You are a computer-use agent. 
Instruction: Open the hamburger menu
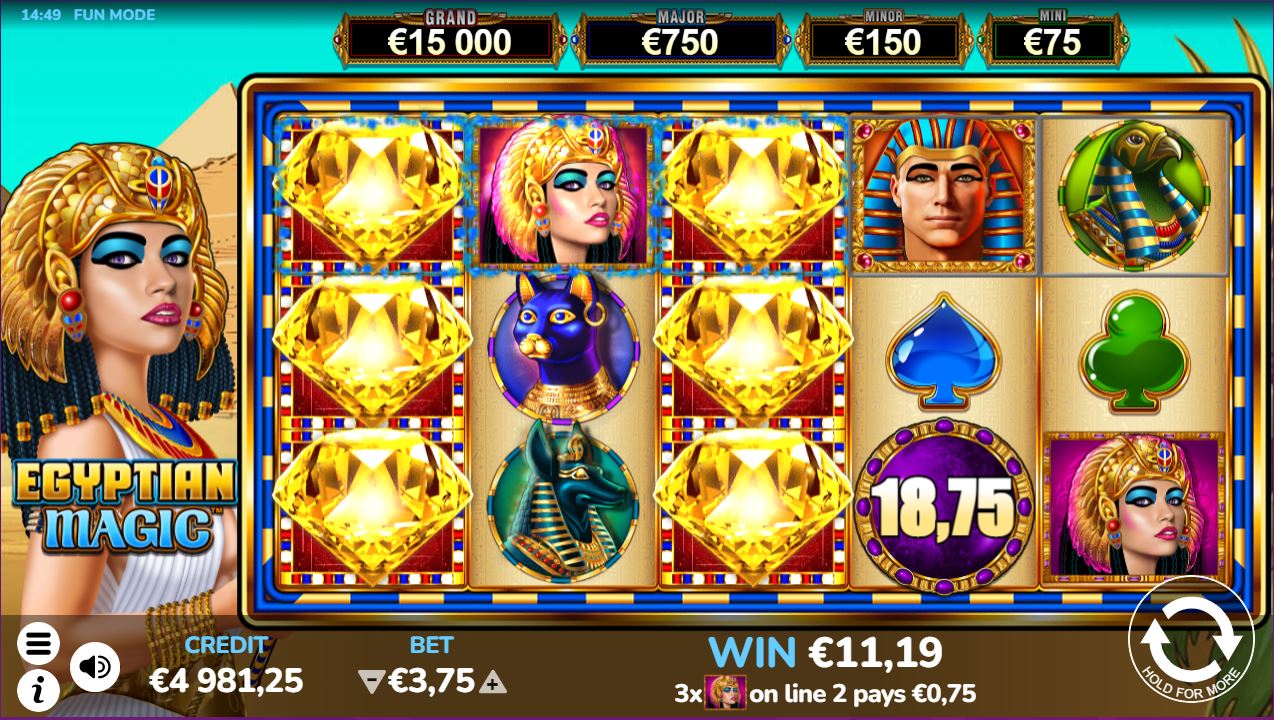coord(38,644)
